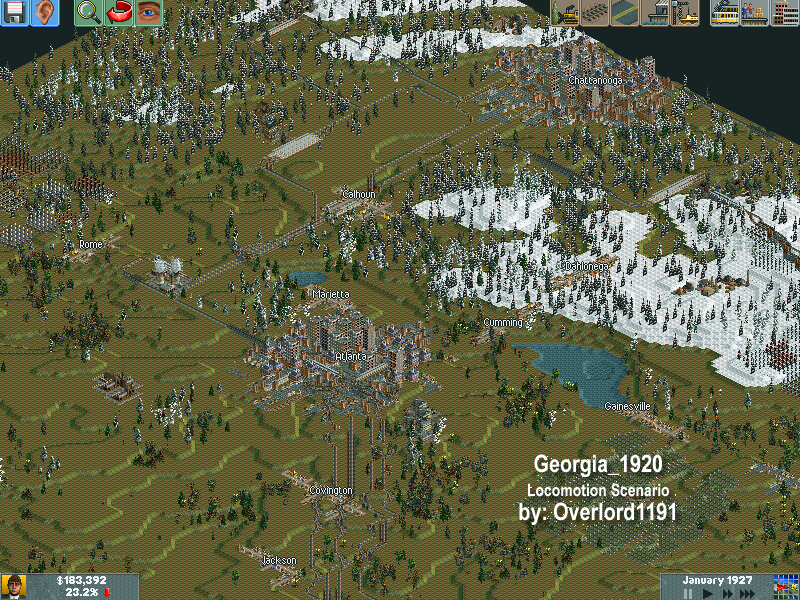Select the bulldozer terrain tool
Viewport: 800px width, 600px height.
[x=565, y=13]
